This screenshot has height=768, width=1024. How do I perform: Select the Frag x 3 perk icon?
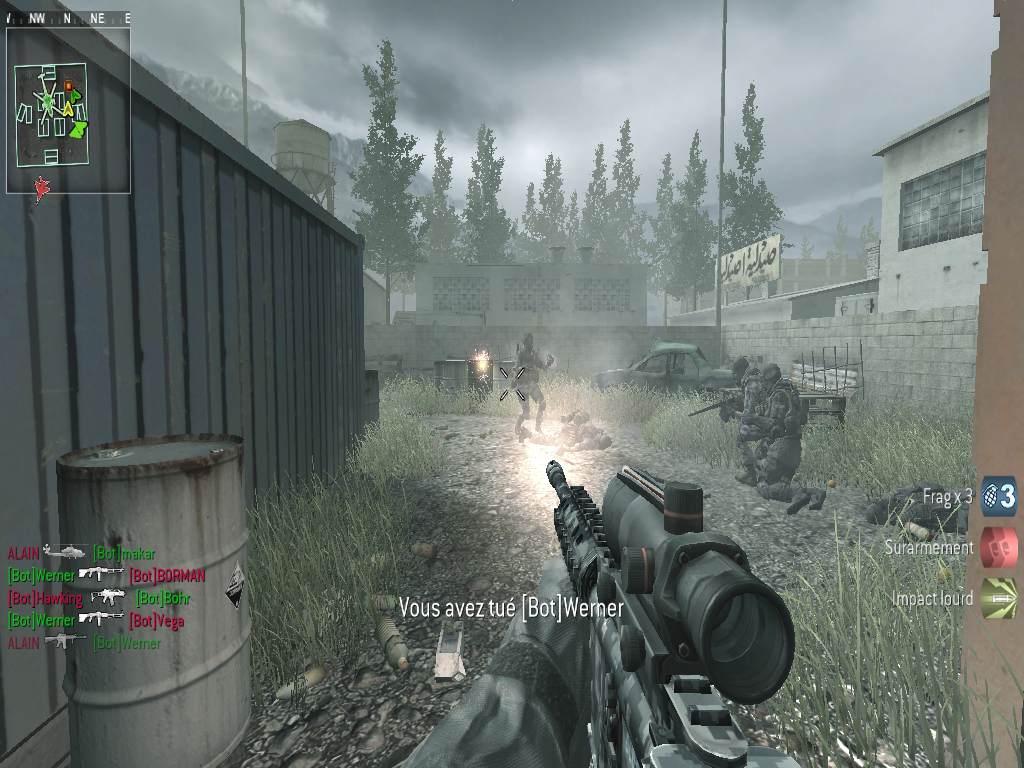998,496
